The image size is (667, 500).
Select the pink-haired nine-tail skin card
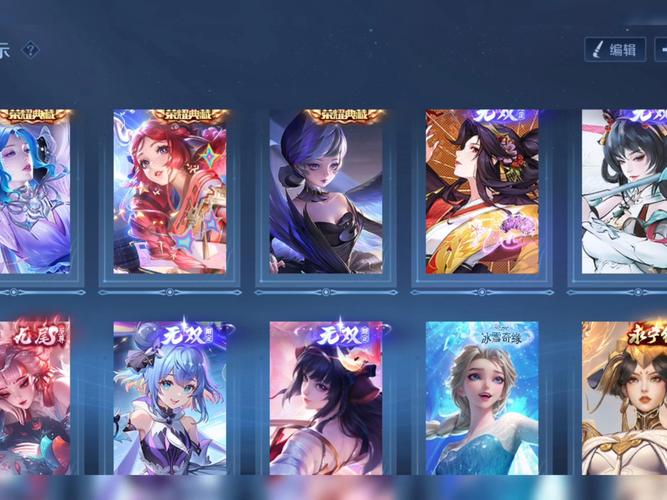coord(35,398)
